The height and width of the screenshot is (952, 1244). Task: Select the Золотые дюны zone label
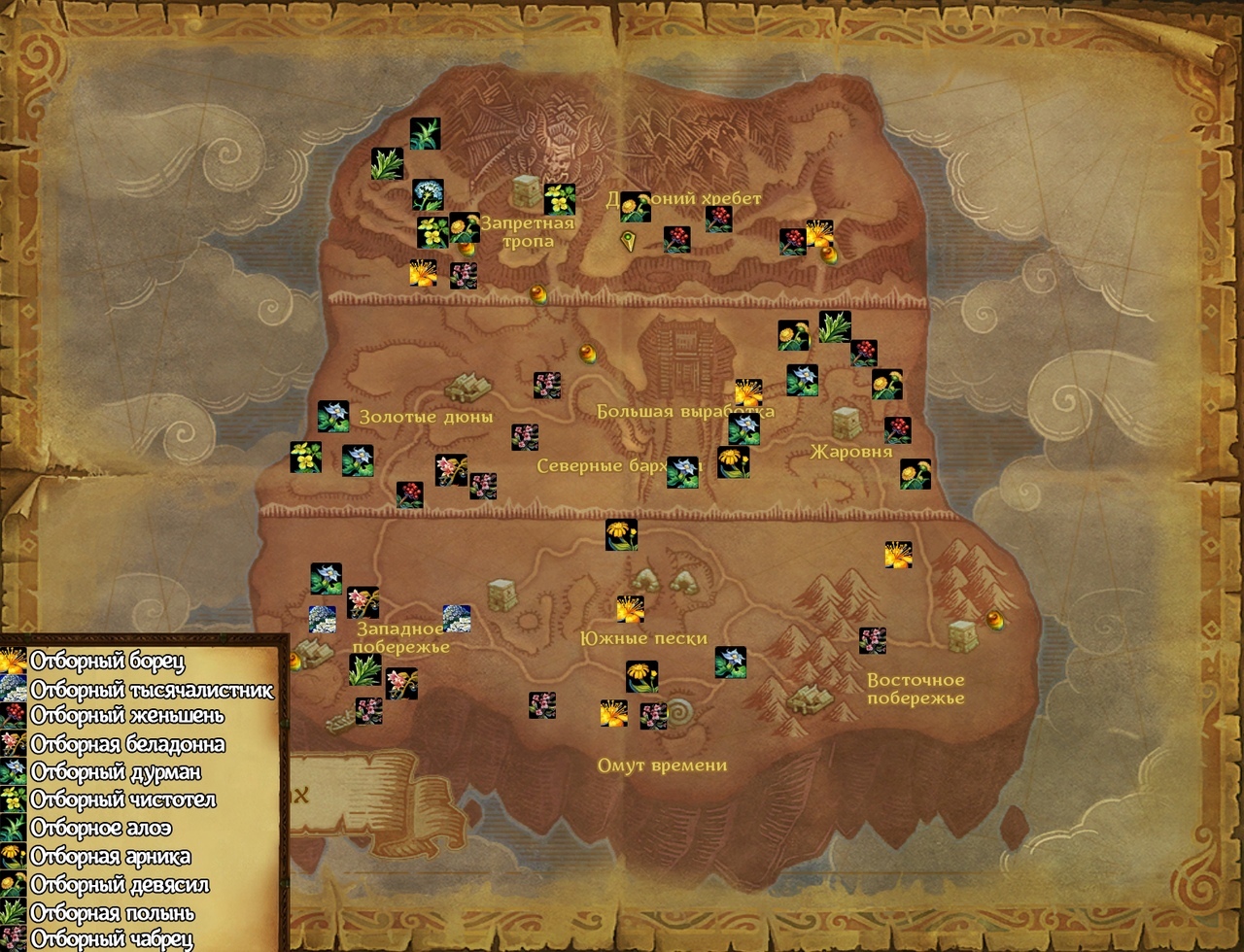pos(426,417)
